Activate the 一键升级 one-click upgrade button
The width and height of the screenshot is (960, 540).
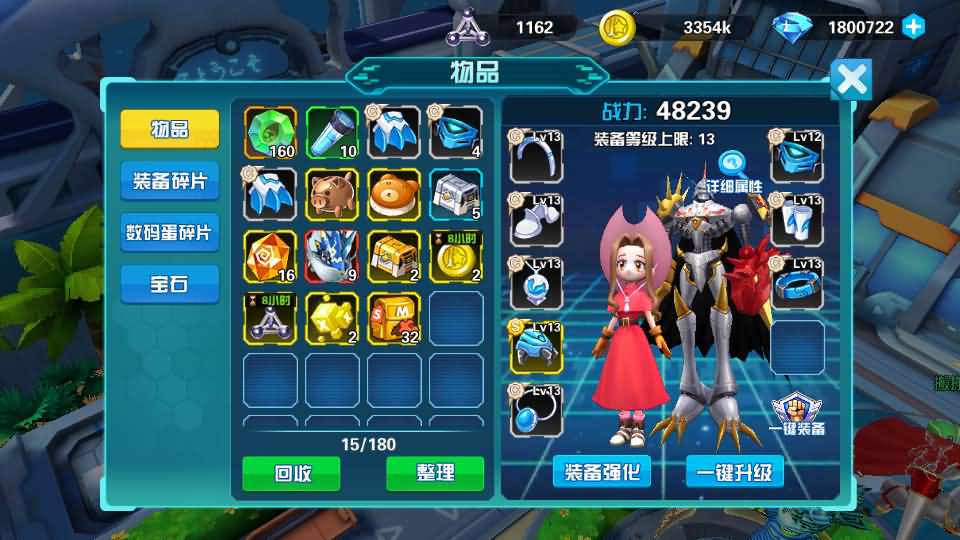tap(735, 471)
